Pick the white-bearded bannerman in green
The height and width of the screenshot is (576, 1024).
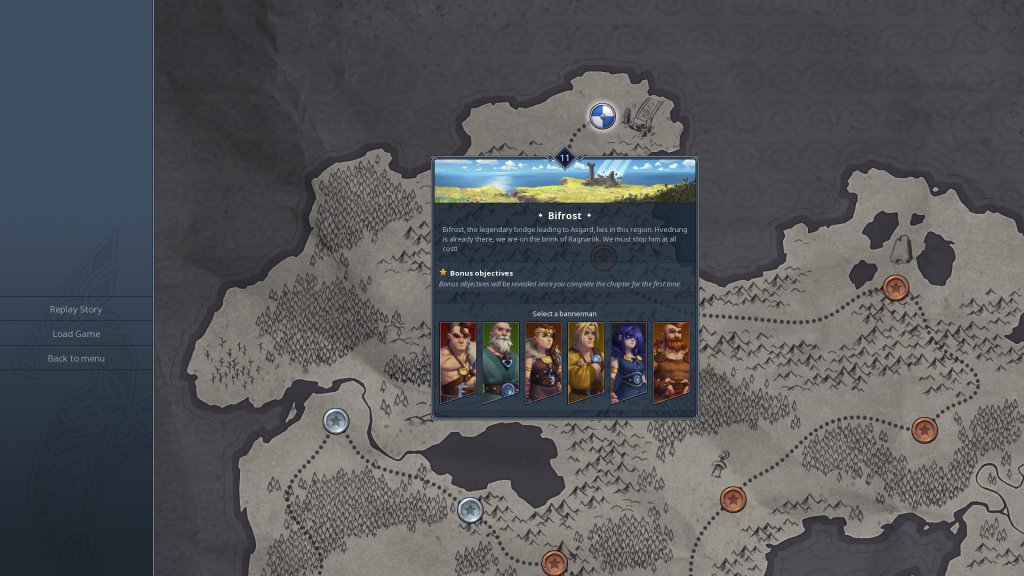point(501,362)
